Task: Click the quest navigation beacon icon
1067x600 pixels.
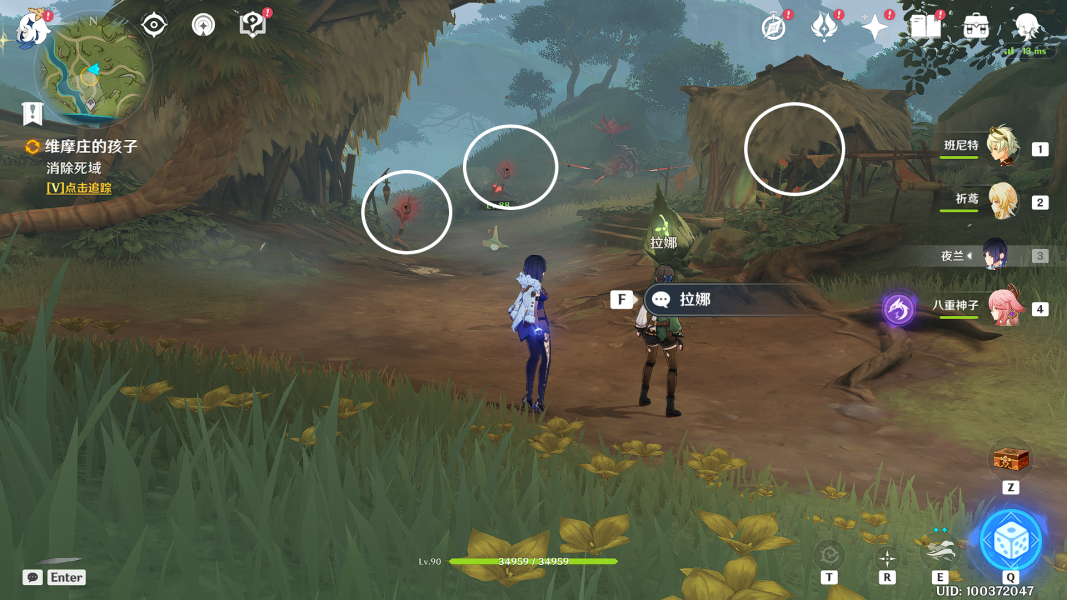Action: 203,25
